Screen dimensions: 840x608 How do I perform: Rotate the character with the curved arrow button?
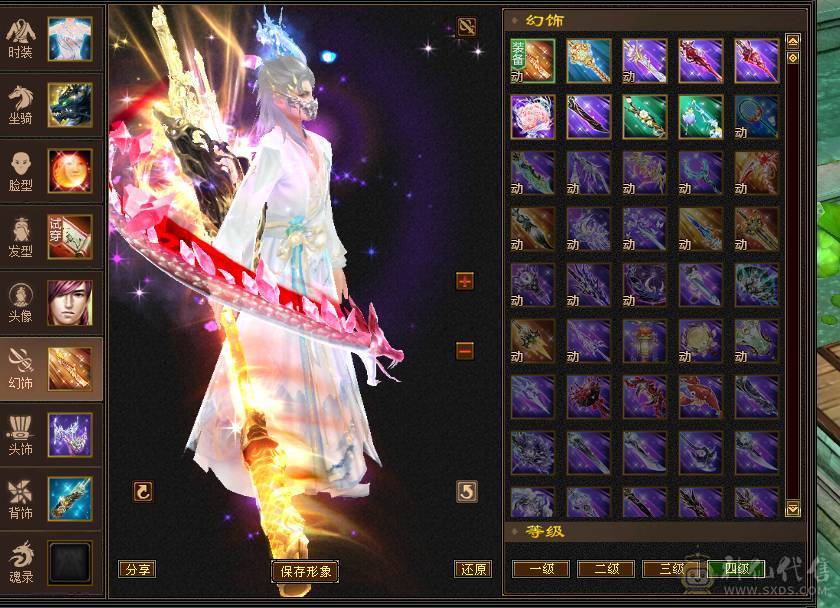tap(143, 491)
